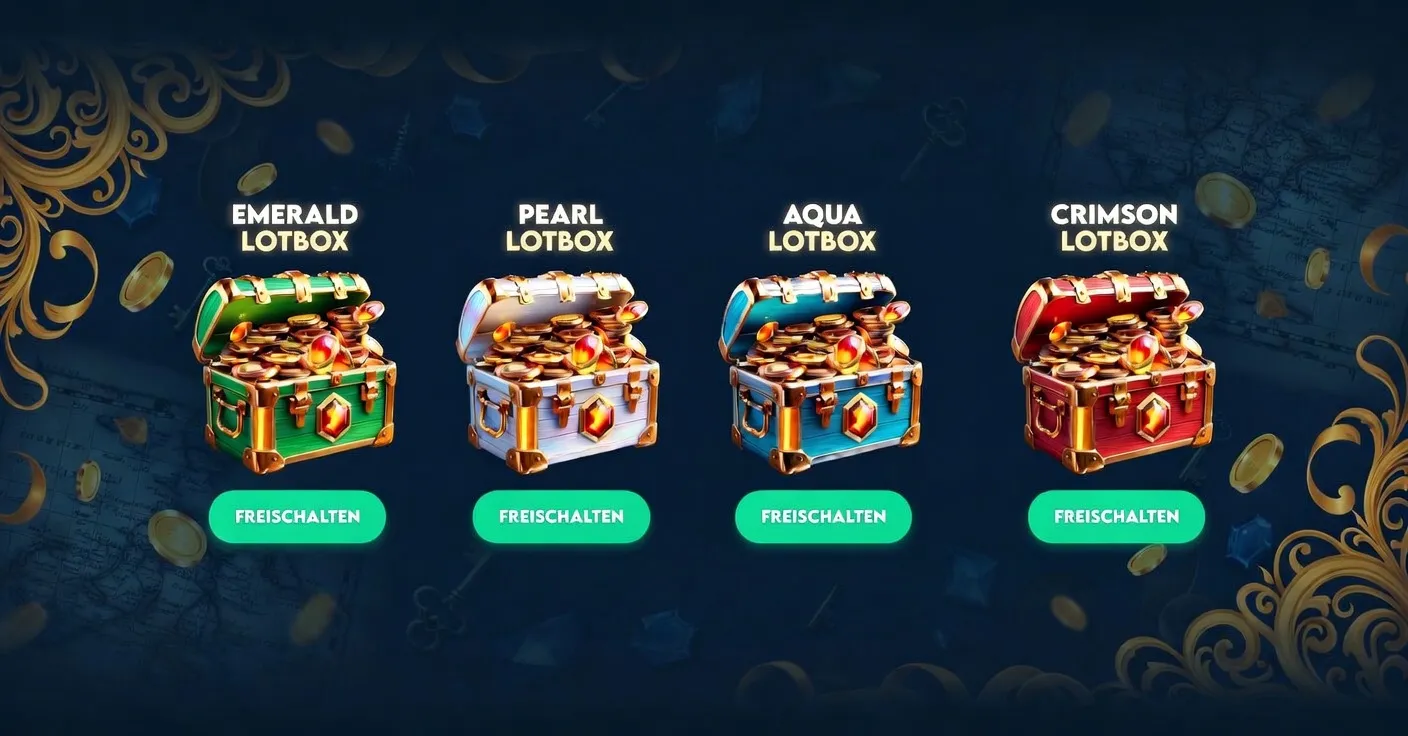The height and width of the screenshot is (736, 1408).
Task: Click the gem emblem on the Emerald chest
Action: point(333,415)
